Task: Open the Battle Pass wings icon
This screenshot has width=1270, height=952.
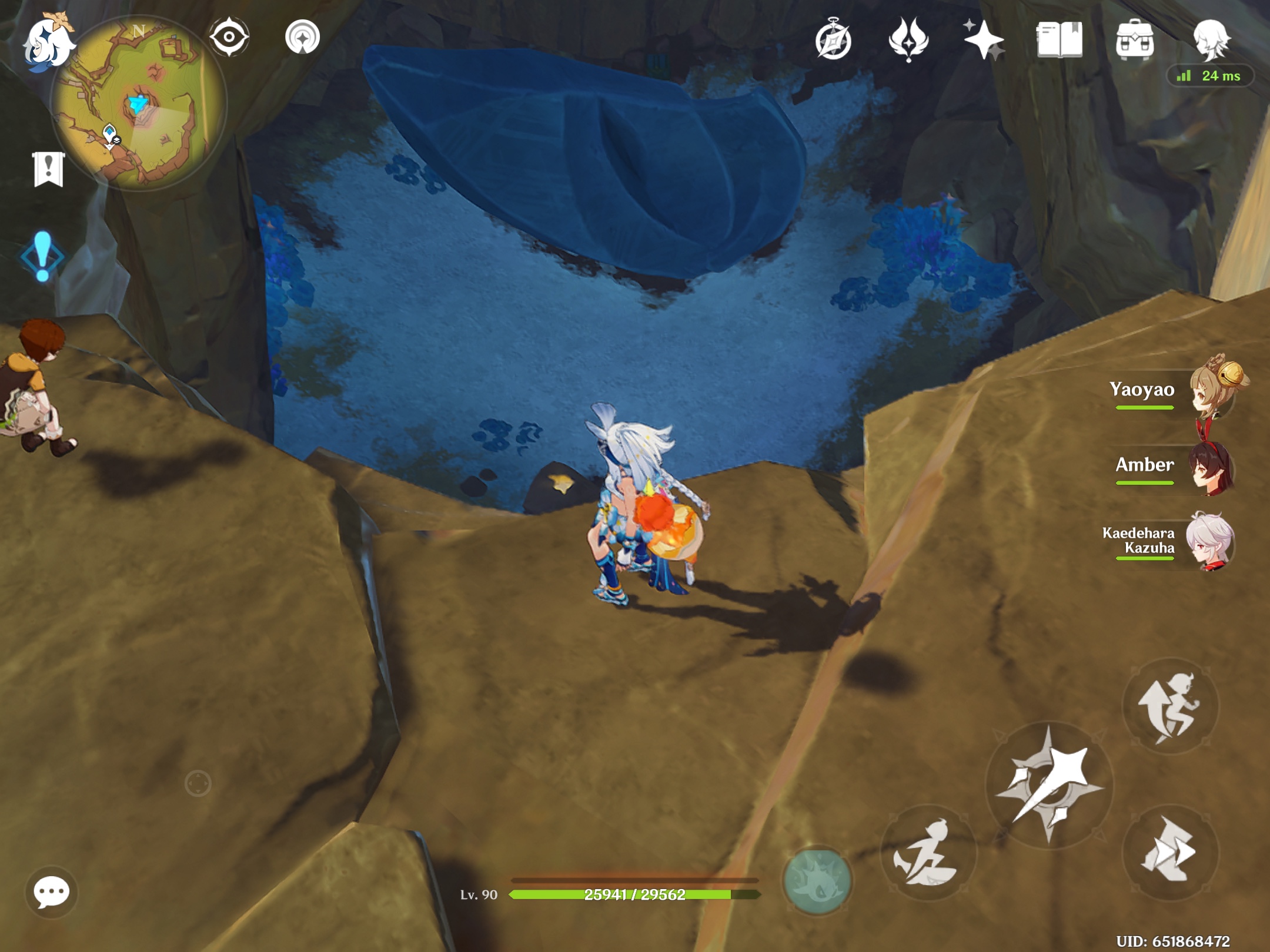Action: (908, 40)
